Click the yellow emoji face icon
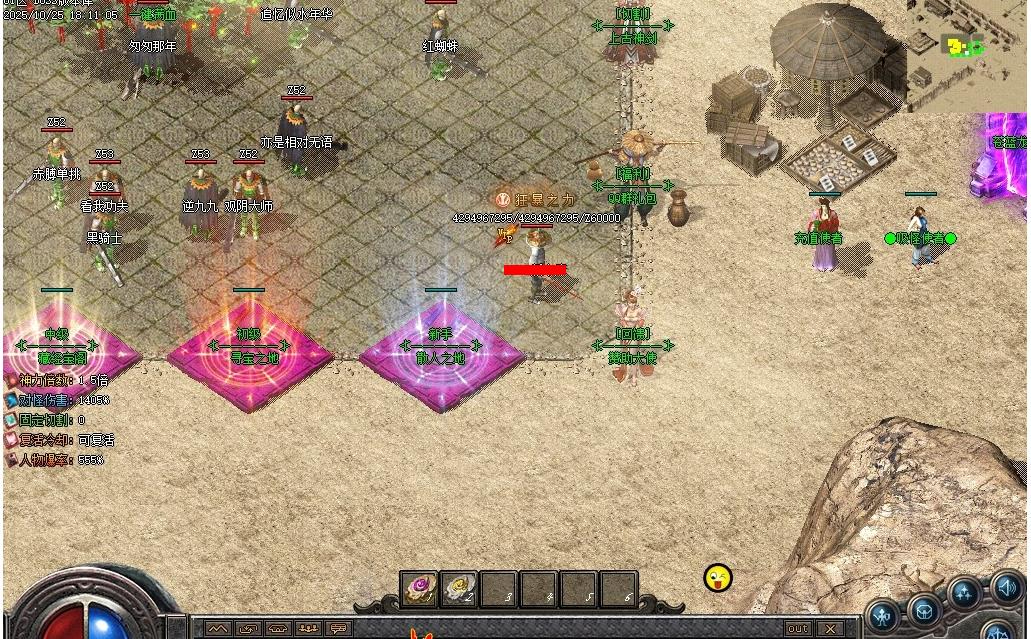 click(718, 577)
